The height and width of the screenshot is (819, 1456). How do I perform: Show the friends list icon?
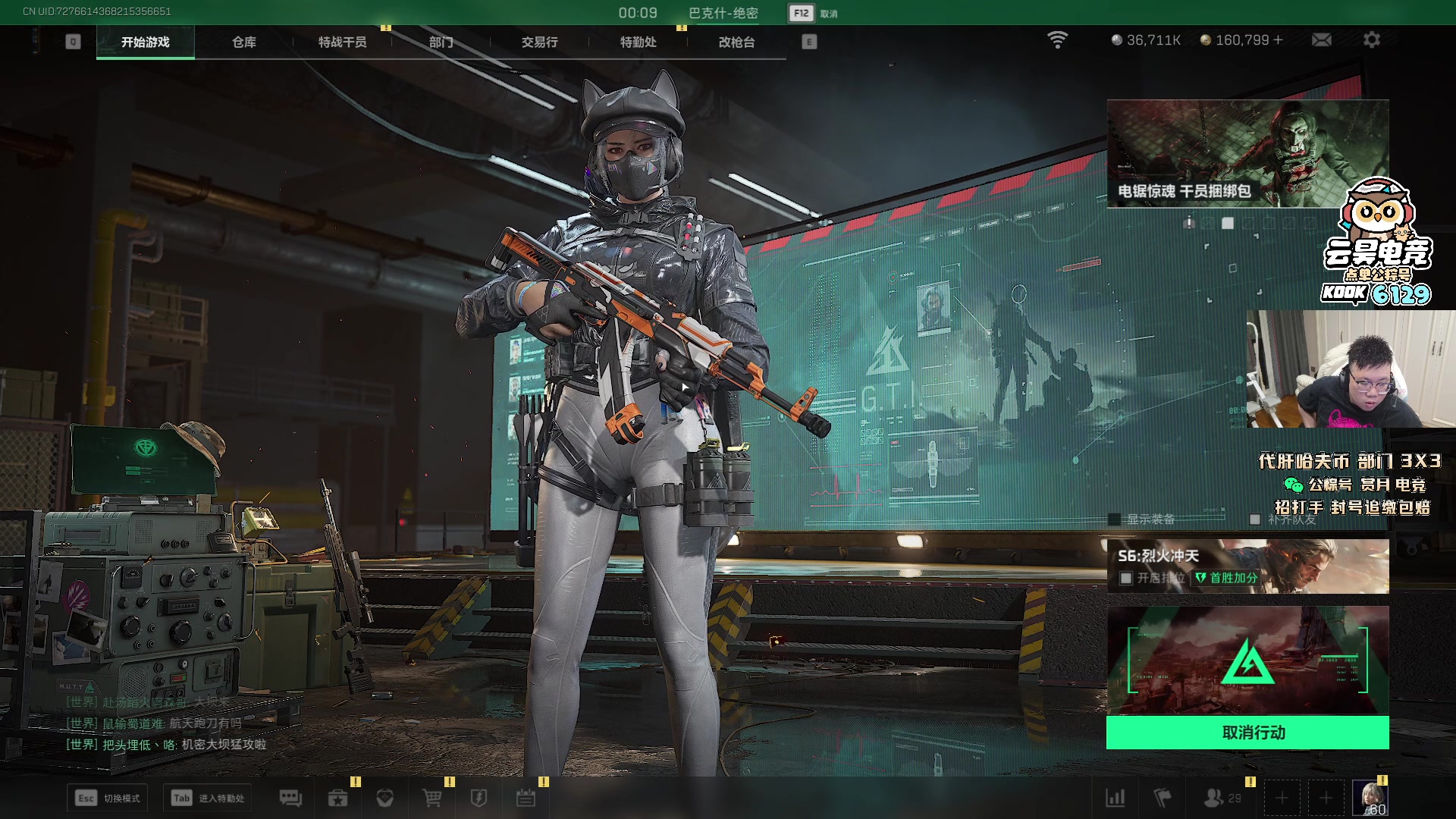(1213, 798)
